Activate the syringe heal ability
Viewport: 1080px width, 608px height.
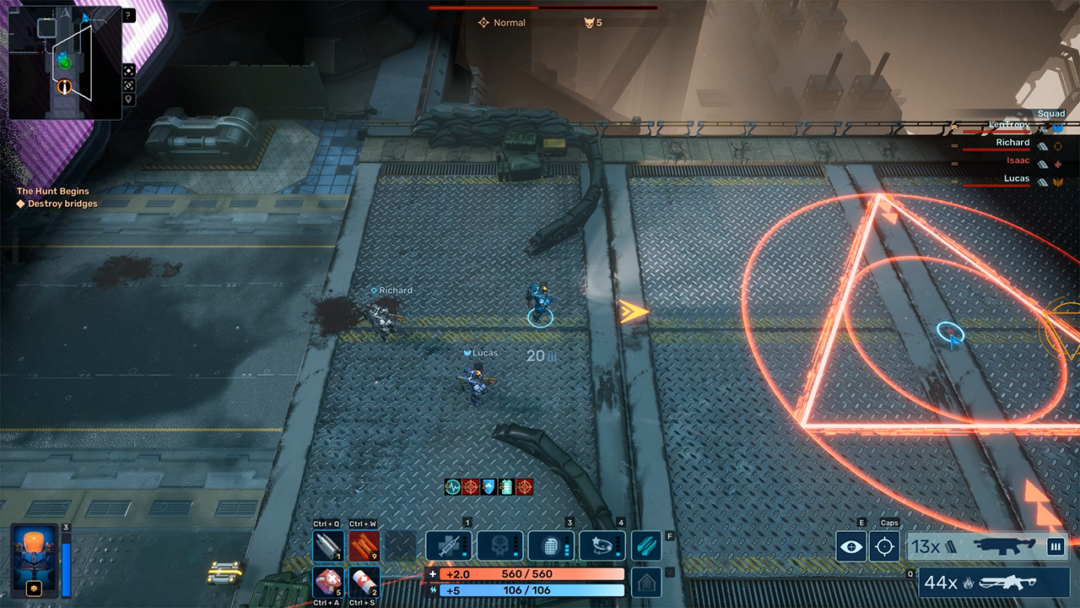pyautogui.click(x=448, y=546)
